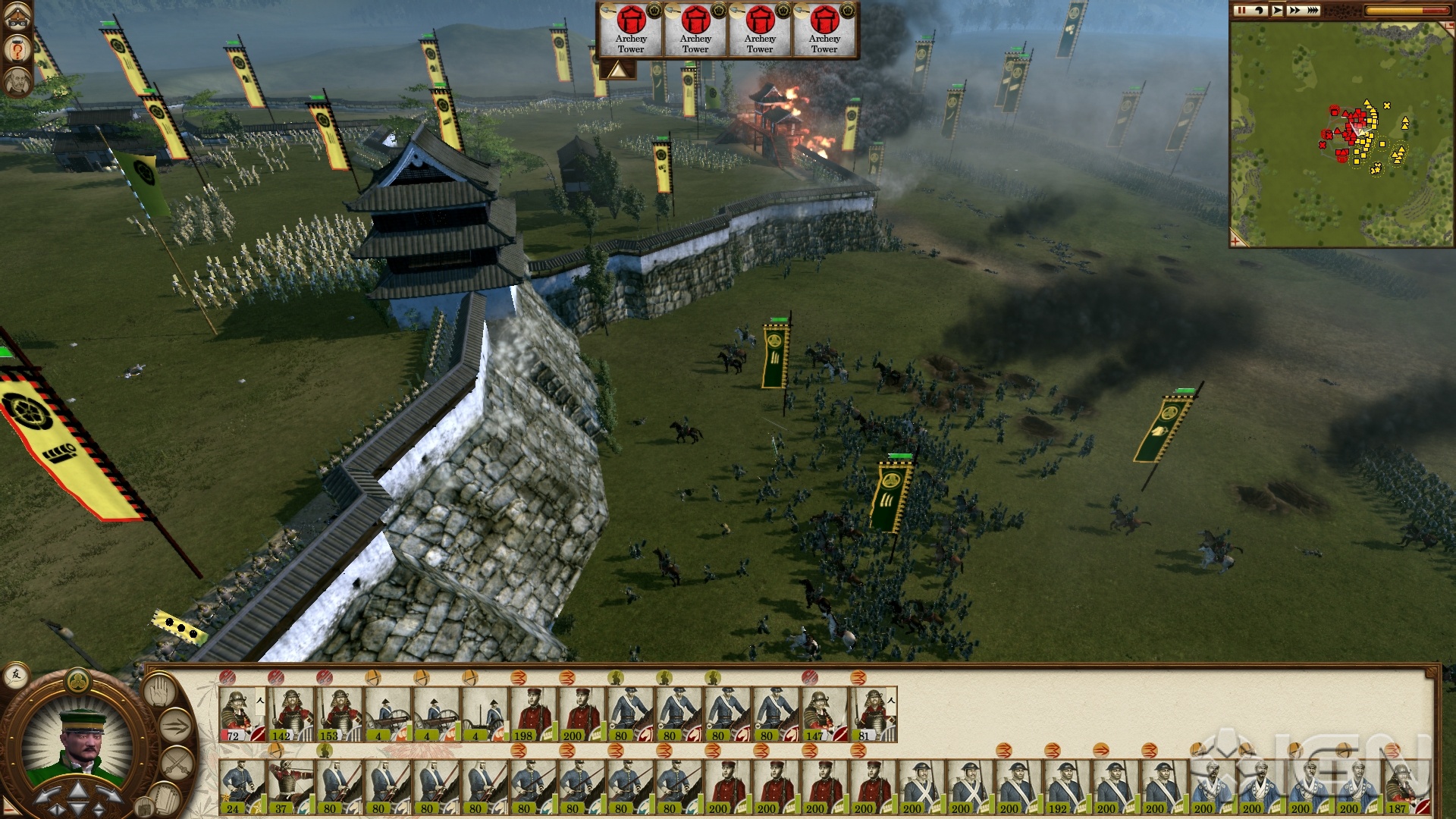
Task: Zoom in minimap with red plus corner
Action: [x=1237, y=241]
